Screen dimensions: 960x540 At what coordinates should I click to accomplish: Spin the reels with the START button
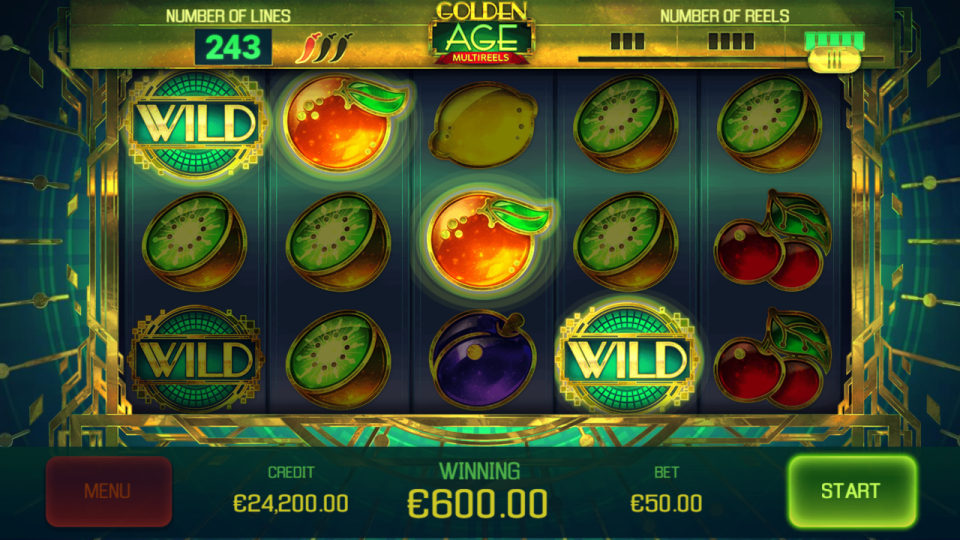tap(851, 491)
